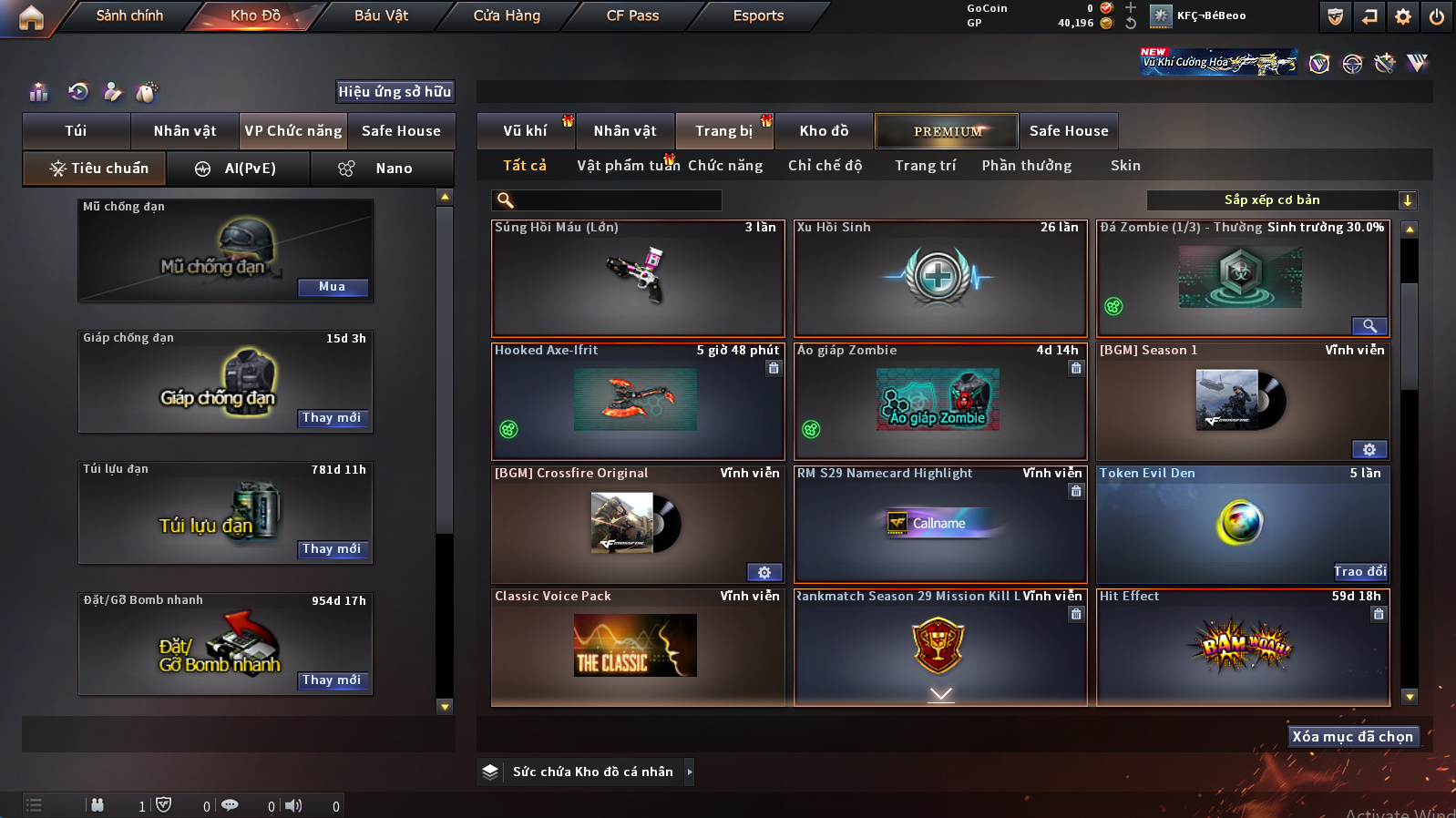
Task: Buy the Mũ chống đạn helmet
Action: pos(333,287)
